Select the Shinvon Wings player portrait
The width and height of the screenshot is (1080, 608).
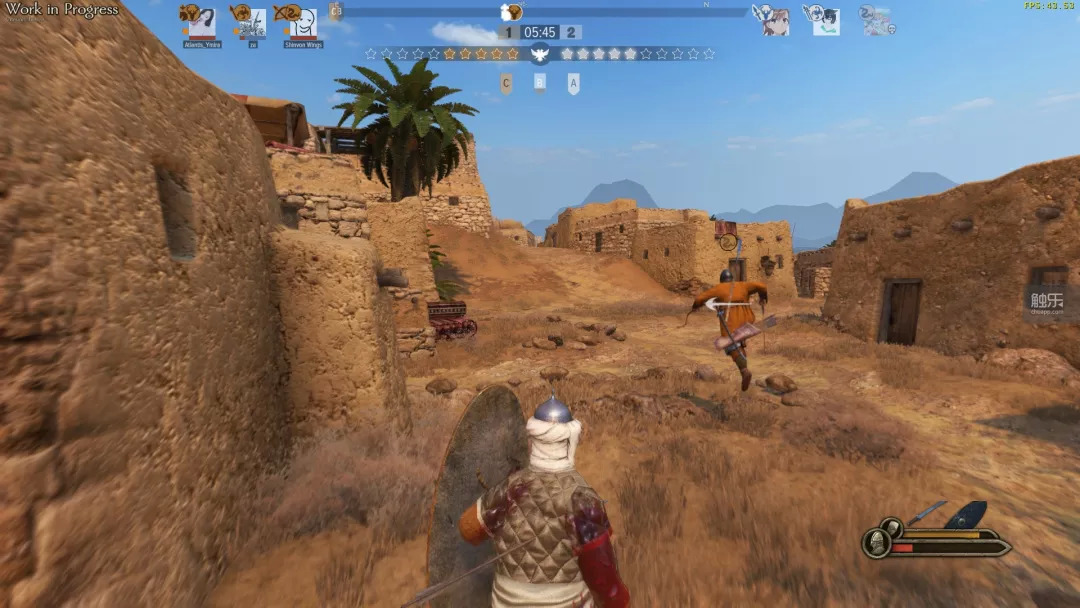[x=302, y=23]
